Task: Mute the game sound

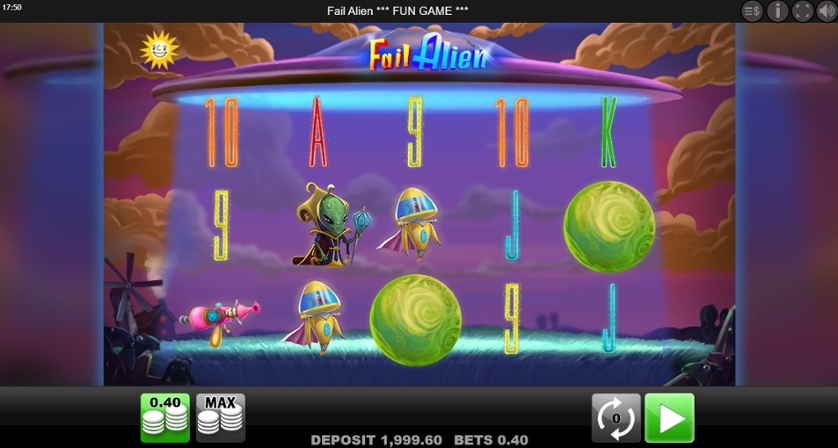Action: 827,11
